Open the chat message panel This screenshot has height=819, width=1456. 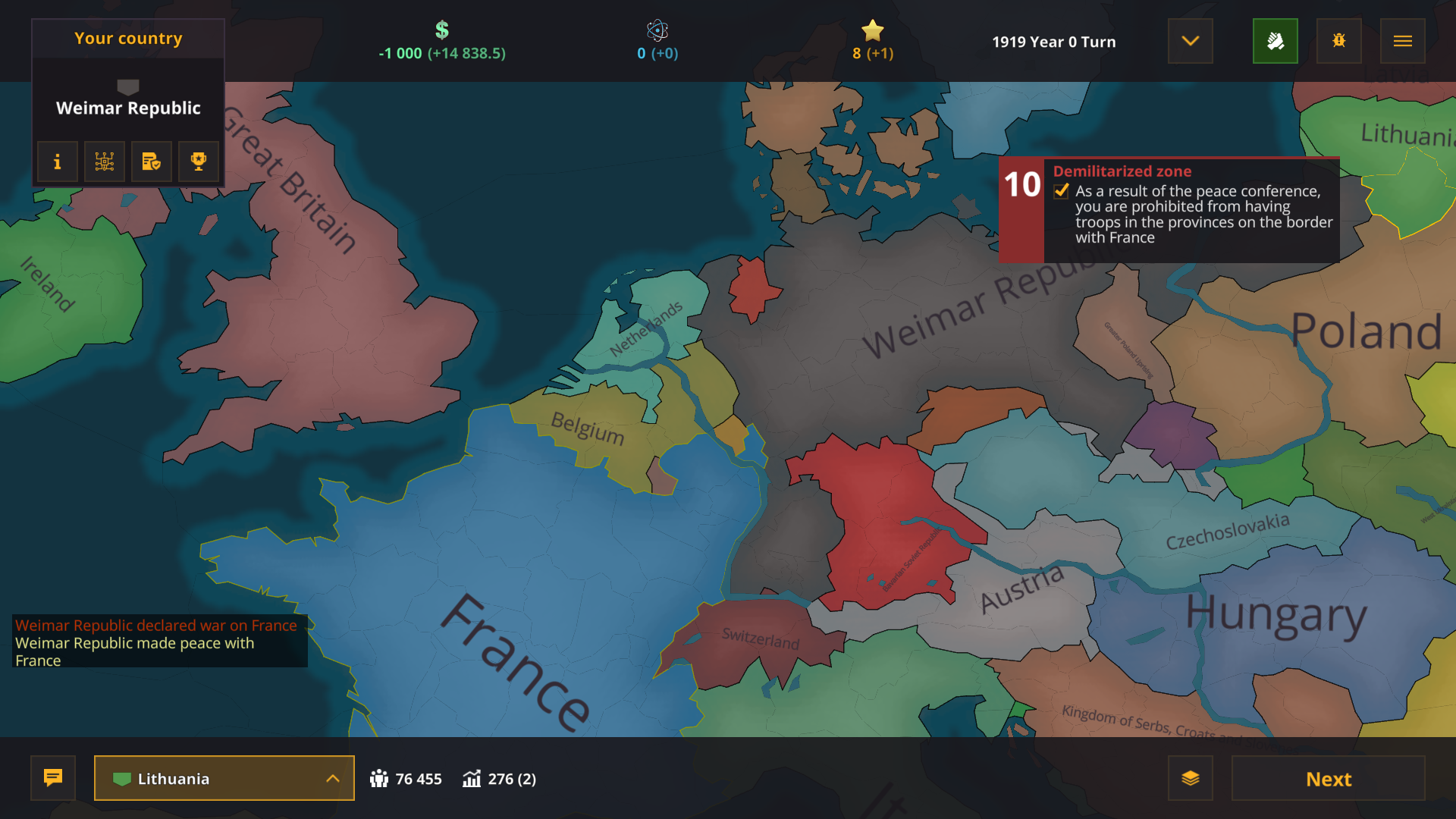pyautogui.click(x=52, y=778)
